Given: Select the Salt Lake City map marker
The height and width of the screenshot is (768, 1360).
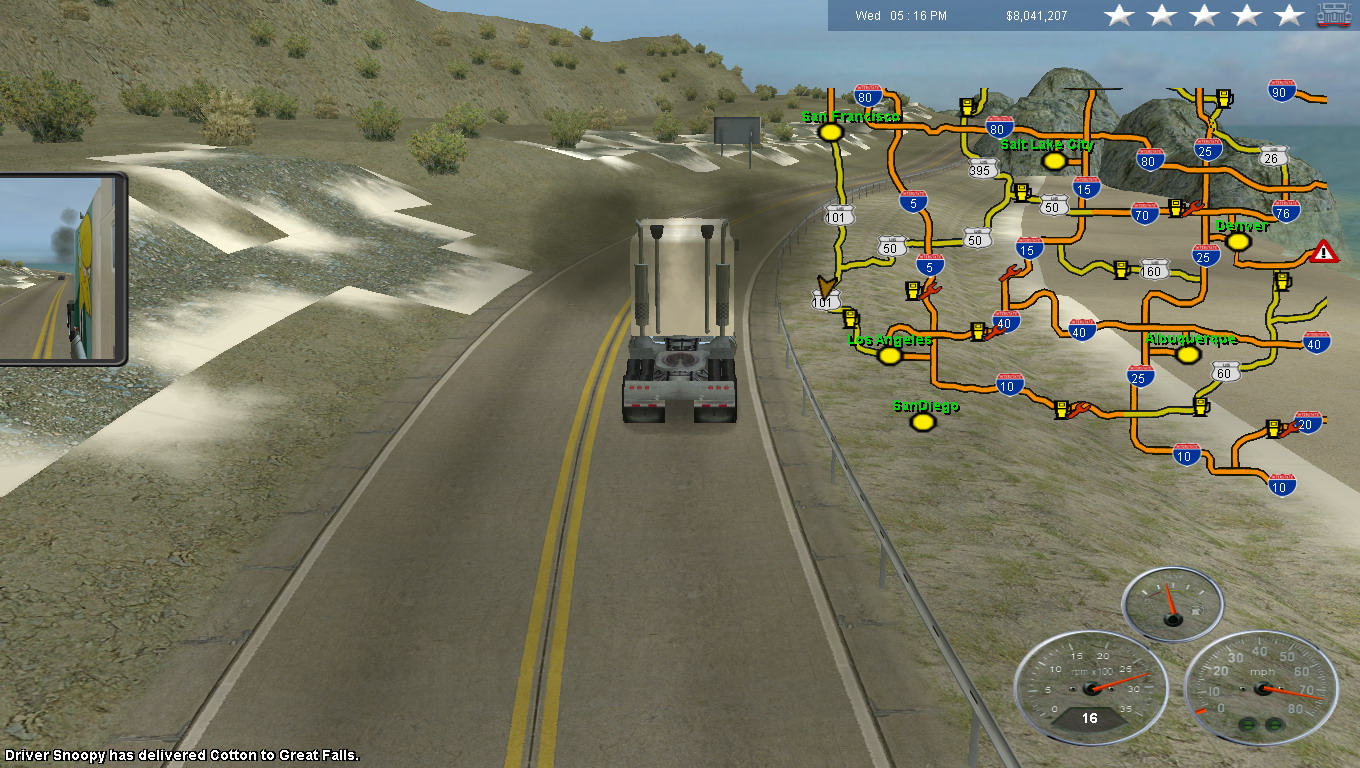Looking at the screenshot, I should [x=1052, y=160].
